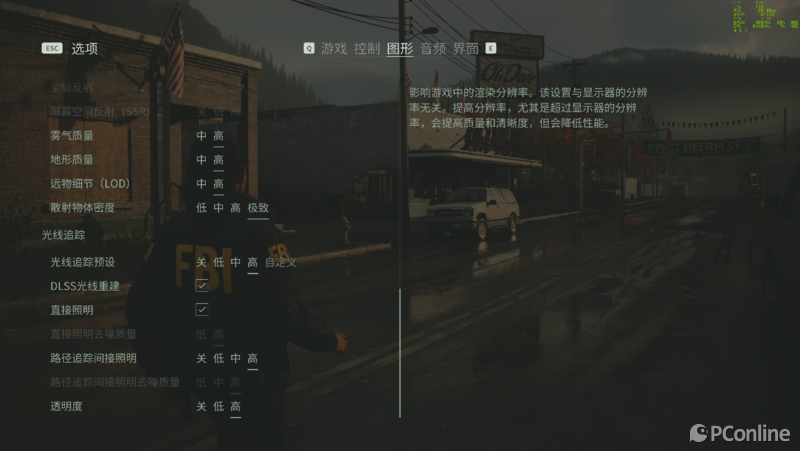
Task: Set 地形质量 to 高
Action: pos(218,160)
